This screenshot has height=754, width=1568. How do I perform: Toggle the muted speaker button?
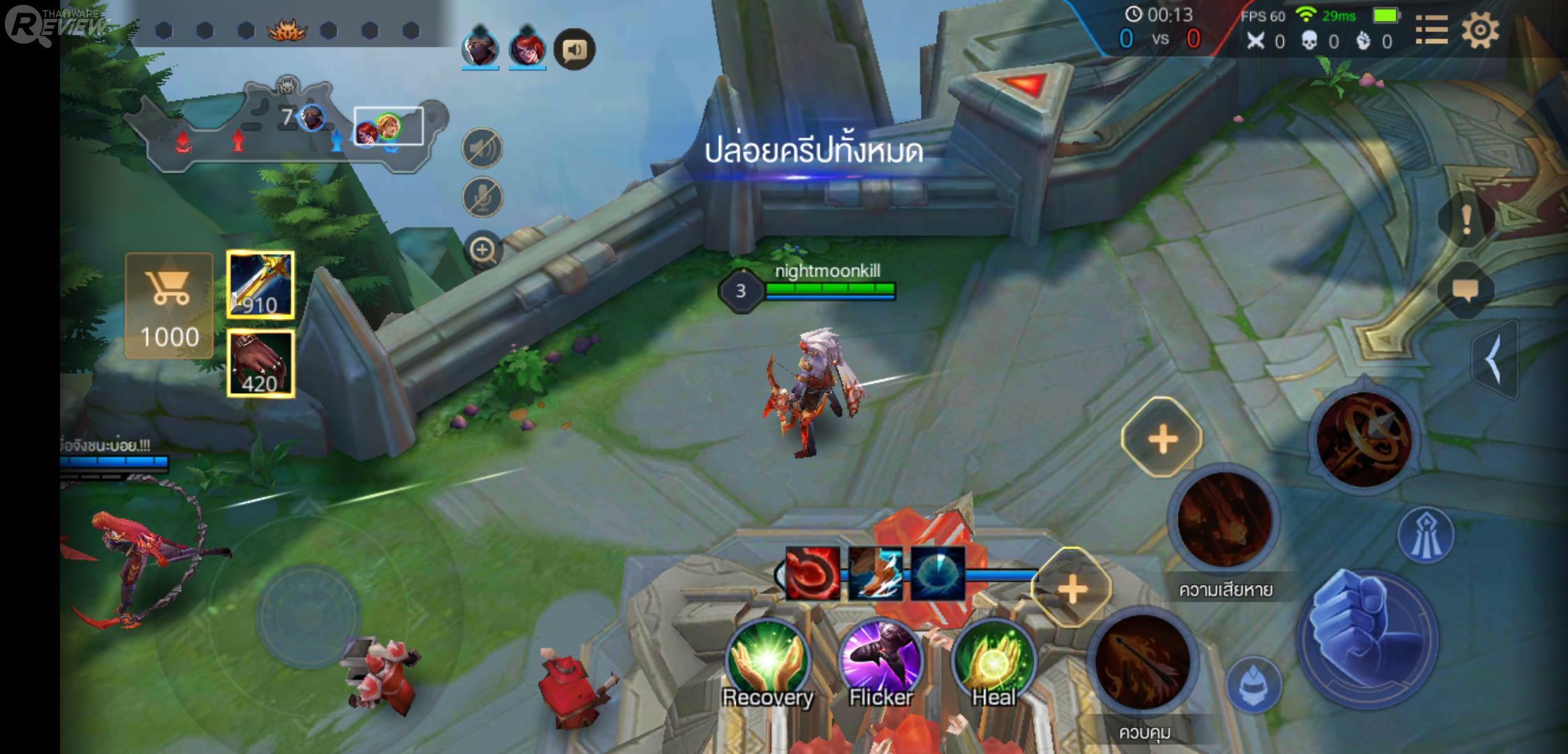point(482,149)
